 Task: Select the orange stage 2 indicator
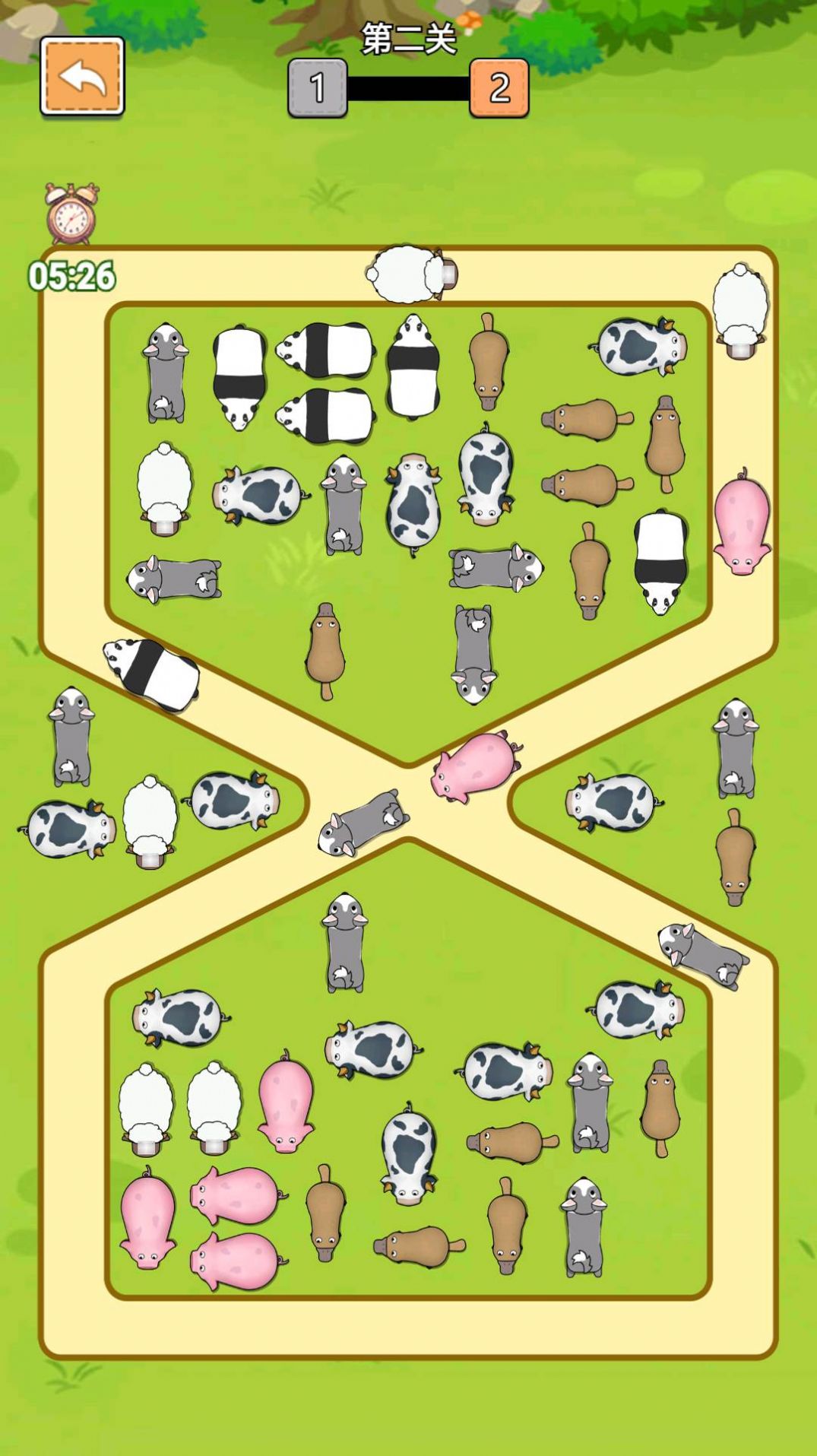pos(499,88)
